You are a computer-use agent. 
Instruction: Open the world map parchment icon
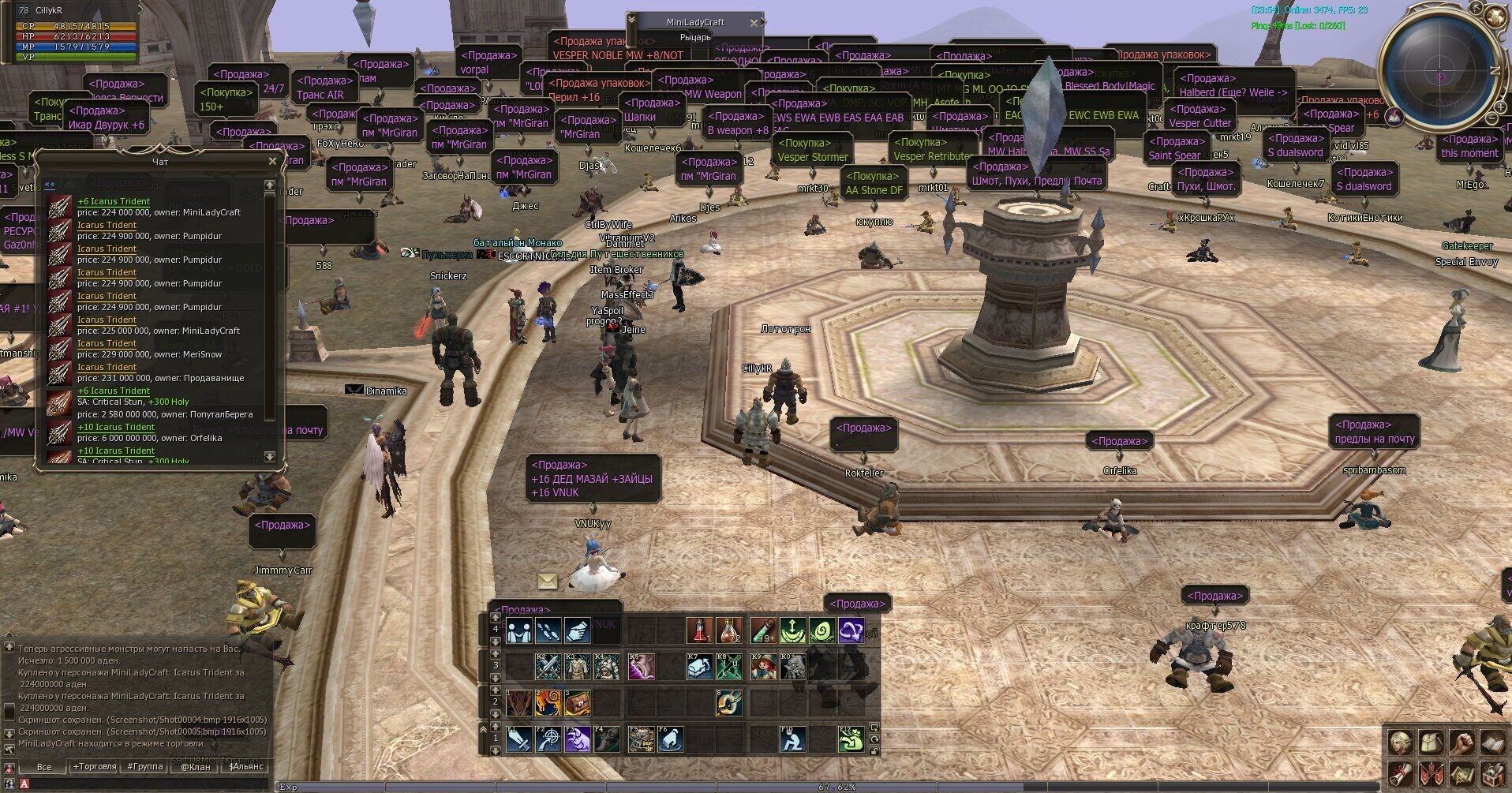click(x=1462, y=773)
